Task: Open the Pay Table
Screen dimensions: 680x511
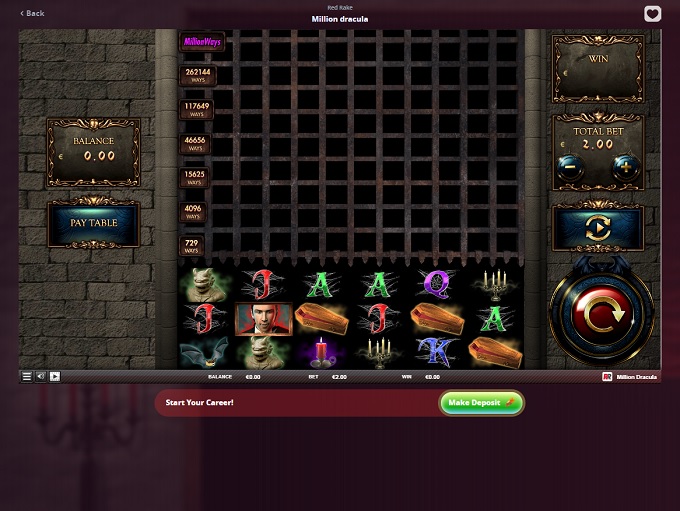Action: coord(93,223)
